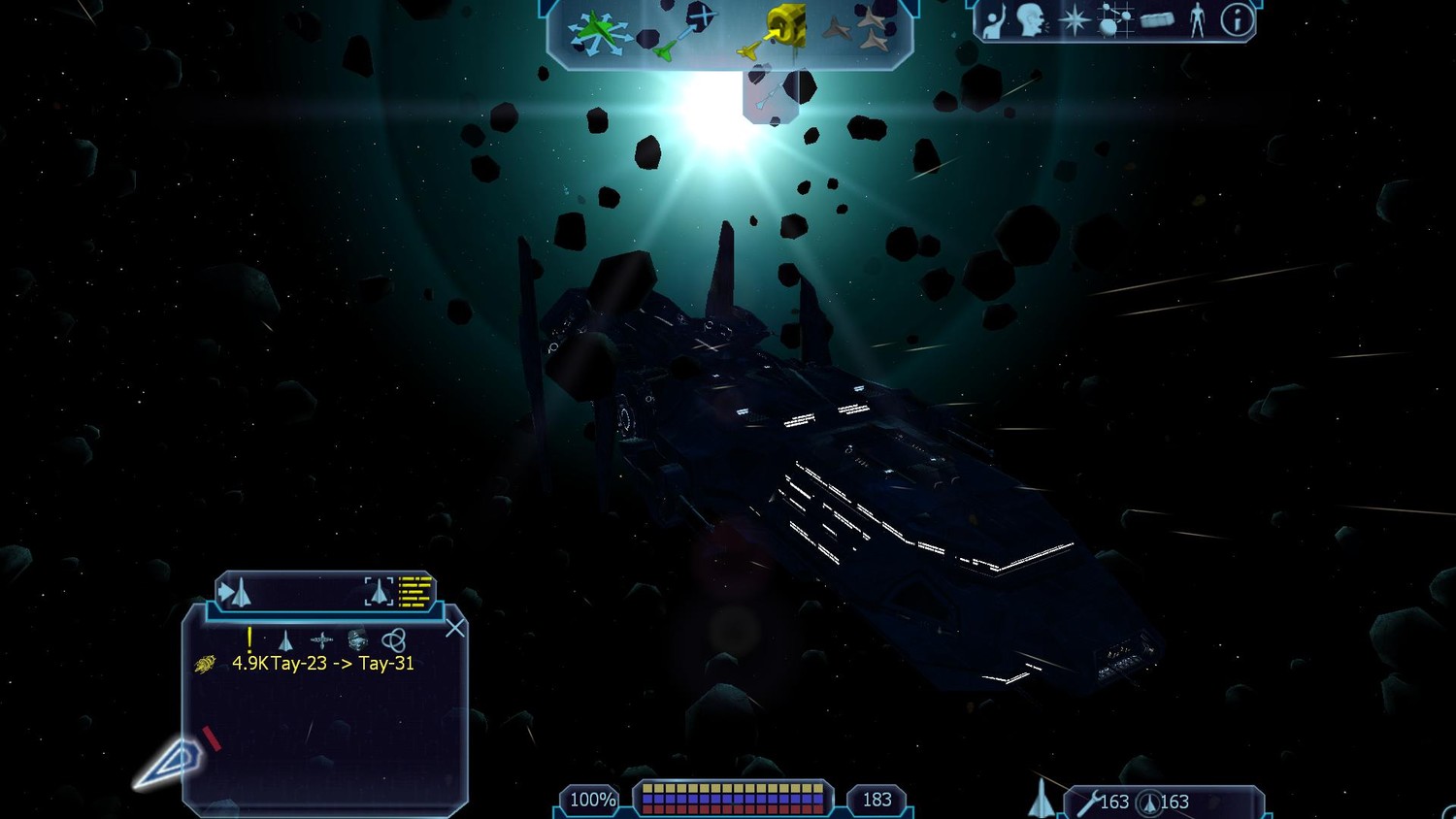Screen dimensions: 1456x819
Task: Close the mission panel with the X
Action: click(454, 629)
